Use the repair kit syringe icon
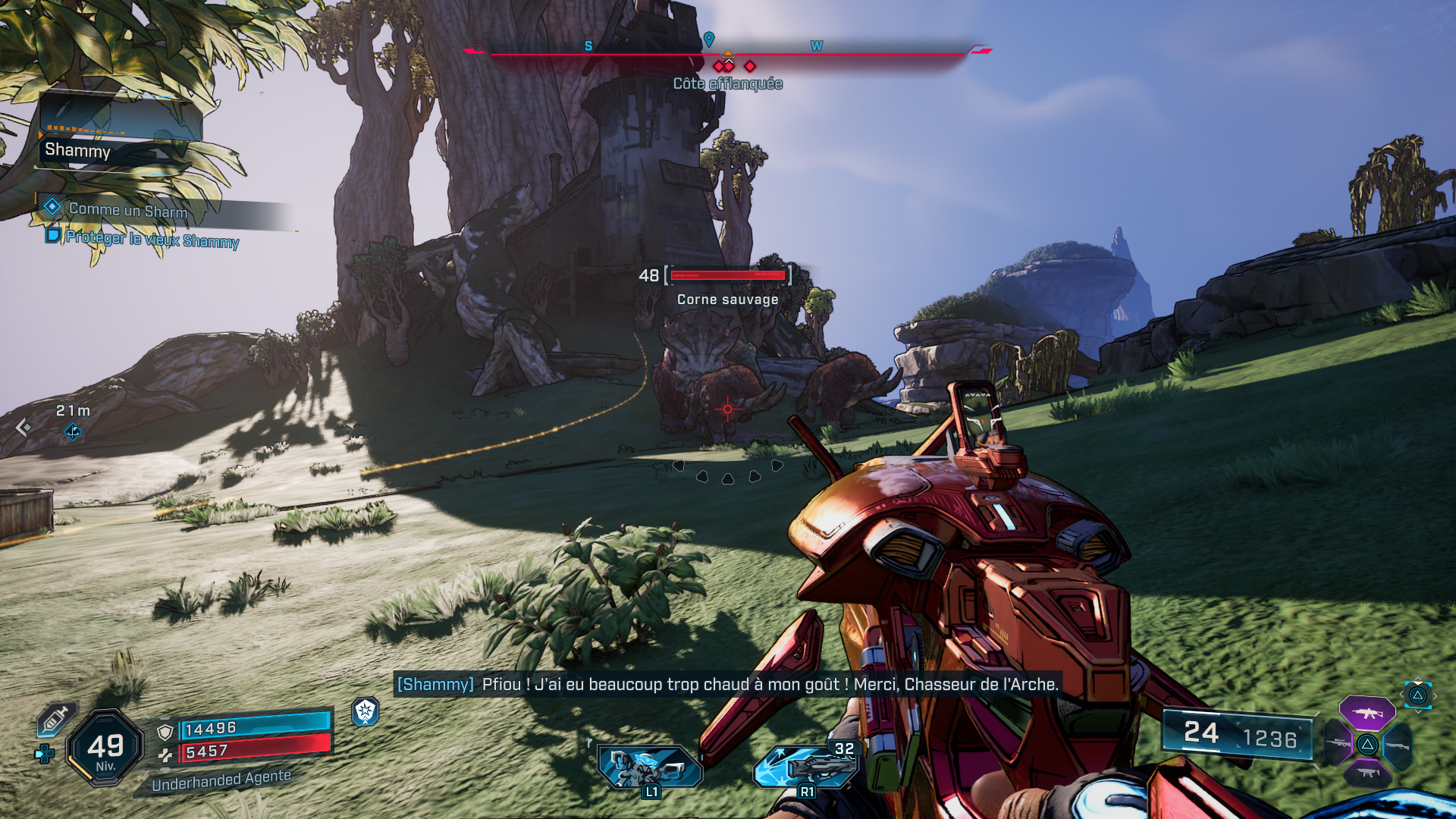Screen dimensions: 1456x819 pyautogui.click(x=55, y=720)
